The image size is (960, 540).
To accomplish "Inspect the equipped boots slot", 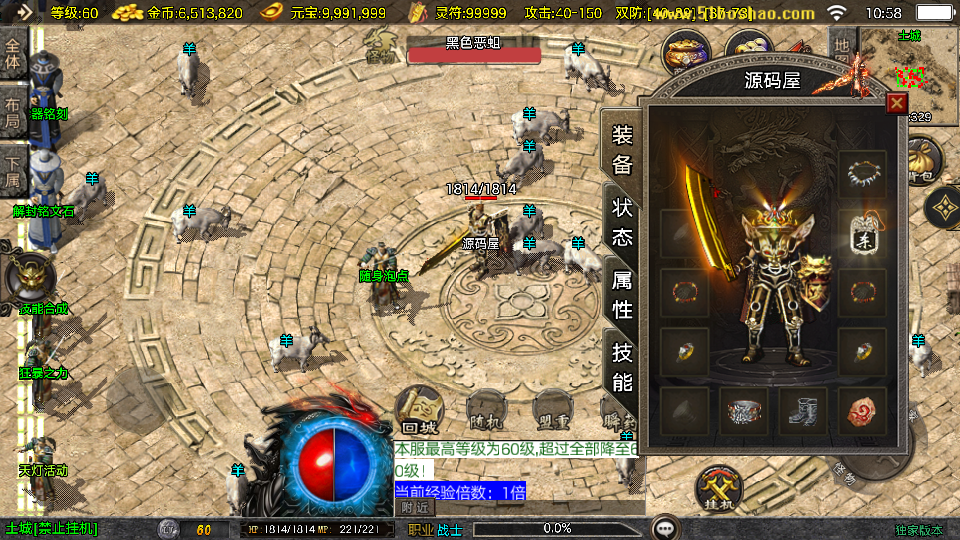I will tap(803, 411).
